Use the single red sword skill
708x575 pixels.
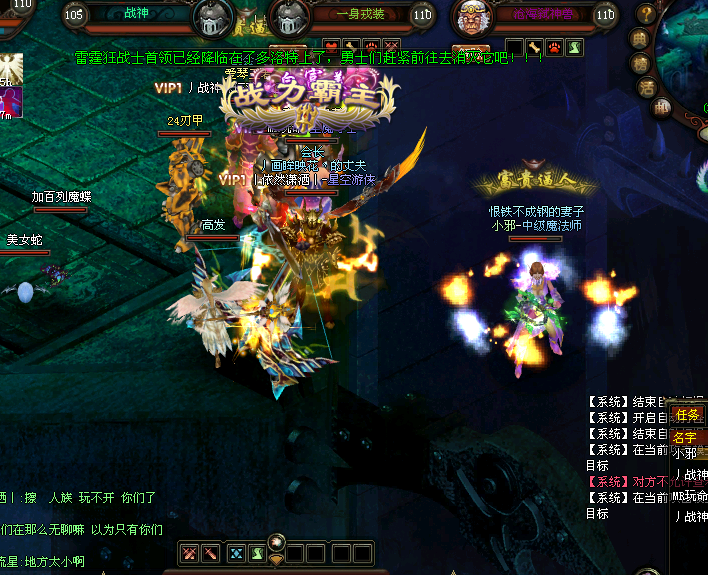tap(211, 553)
